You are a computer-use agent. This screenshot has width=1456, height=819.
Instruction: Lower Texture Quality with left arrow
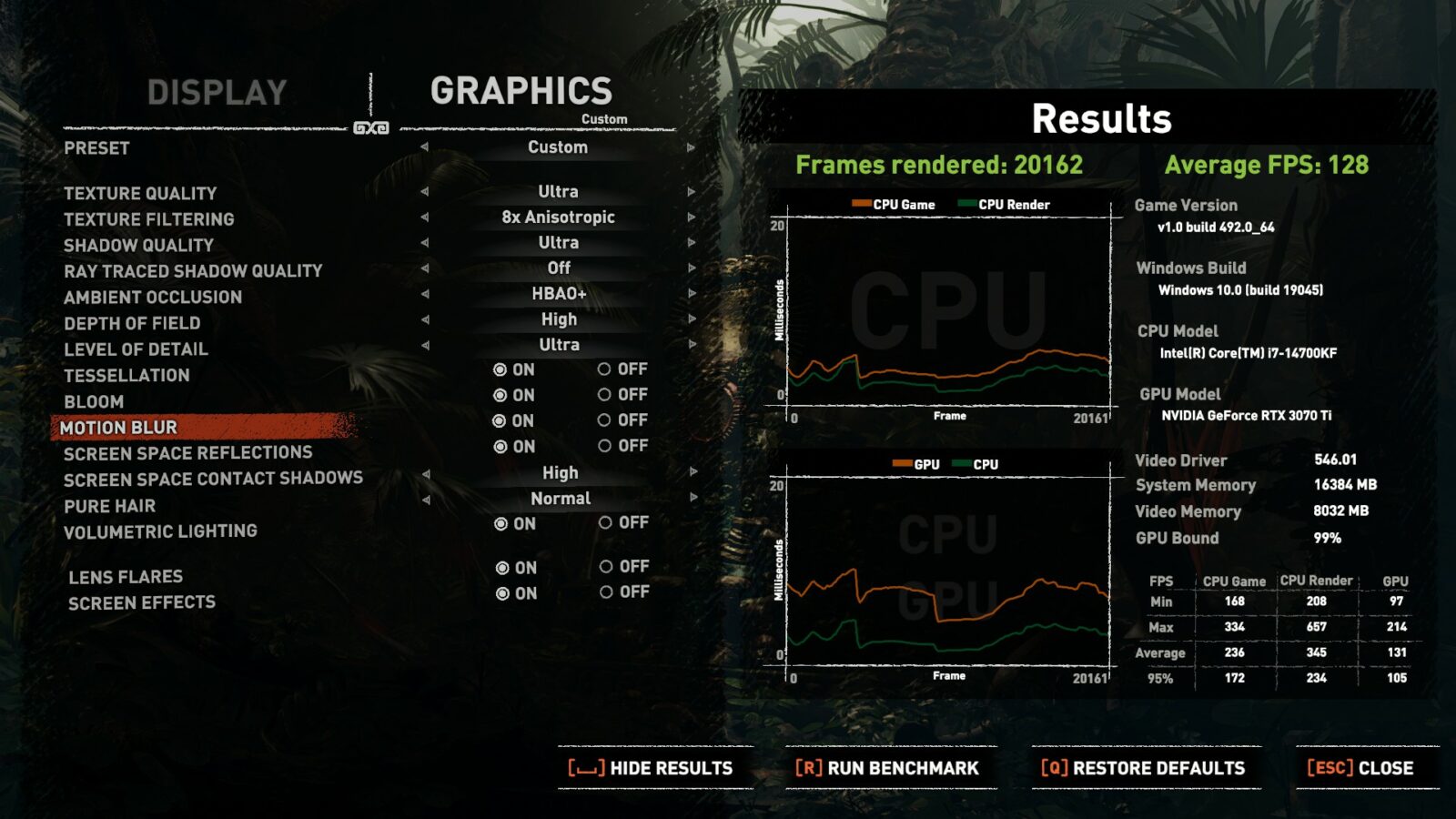click(x=425, y=192)
